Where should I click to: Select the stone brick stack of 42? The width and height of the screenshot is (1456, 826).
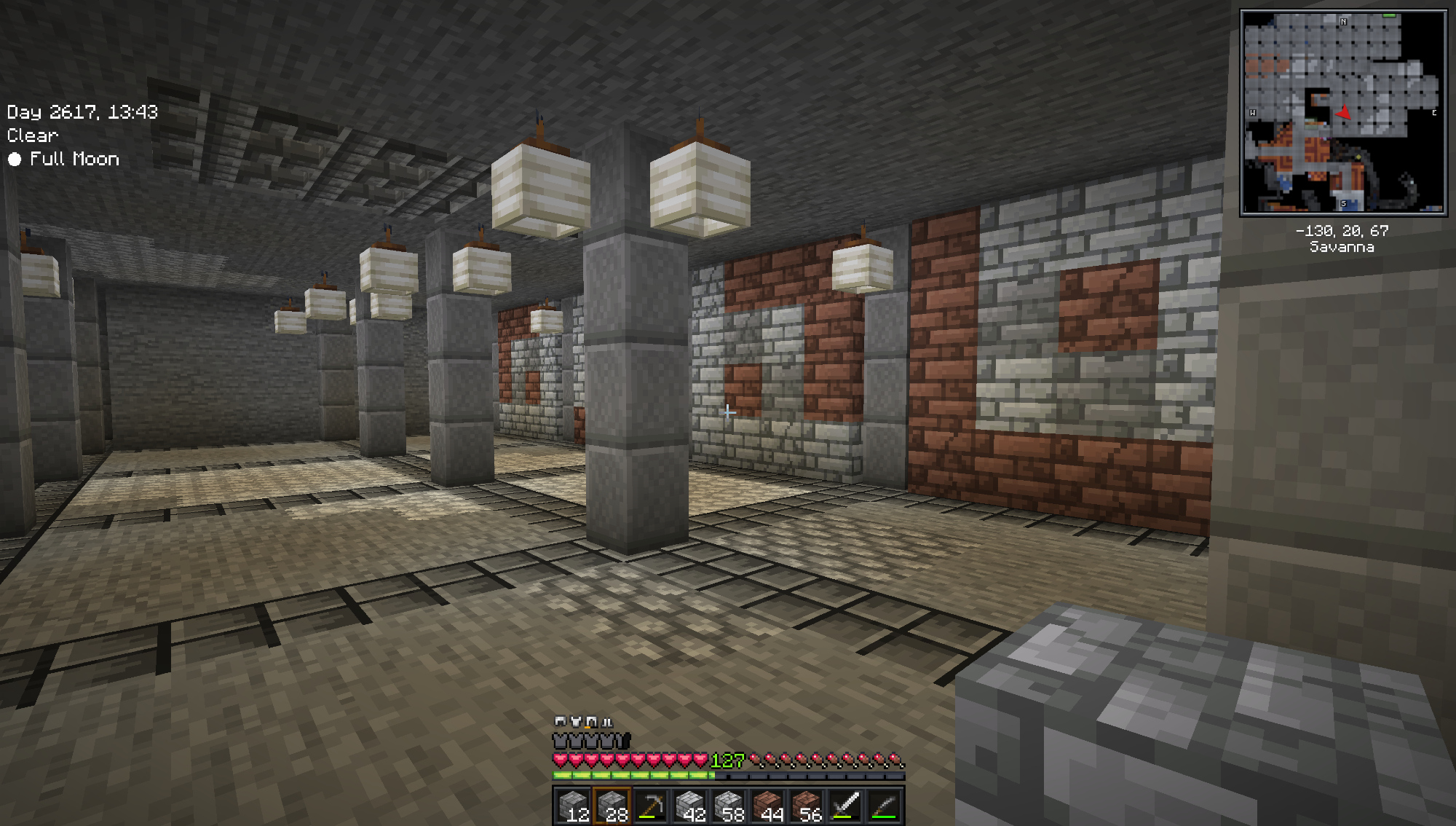689,806
